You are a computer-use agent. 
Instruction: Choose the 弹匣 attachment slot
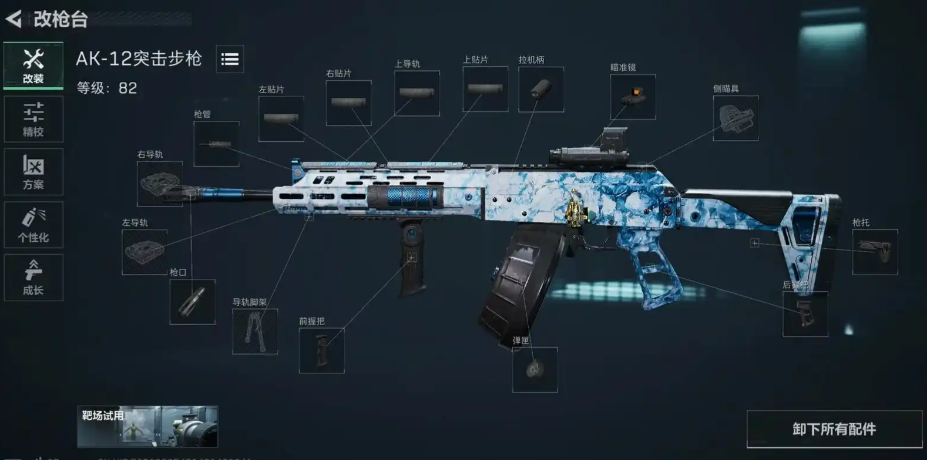[x=535, y=369]
